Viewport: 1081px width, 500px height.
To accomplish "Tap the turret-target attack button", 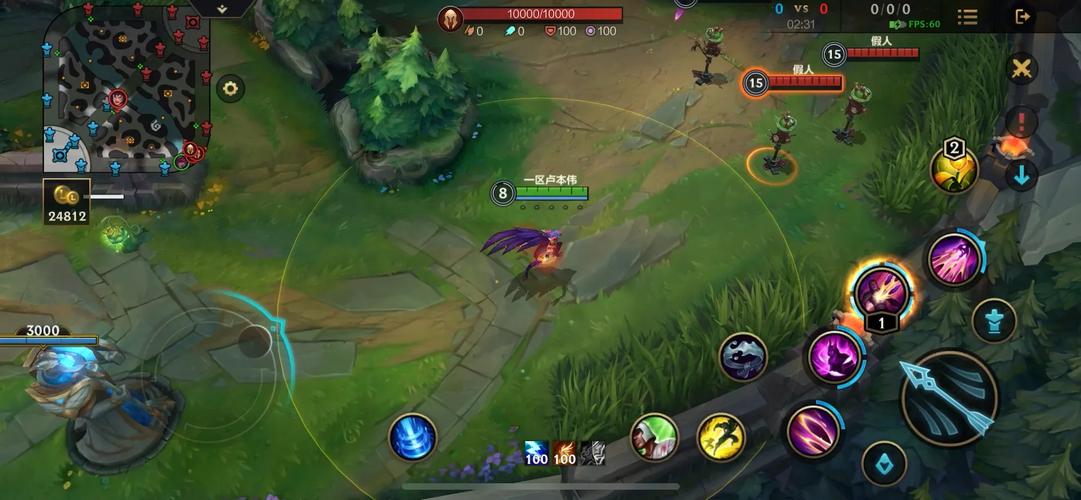I will 994,321.
